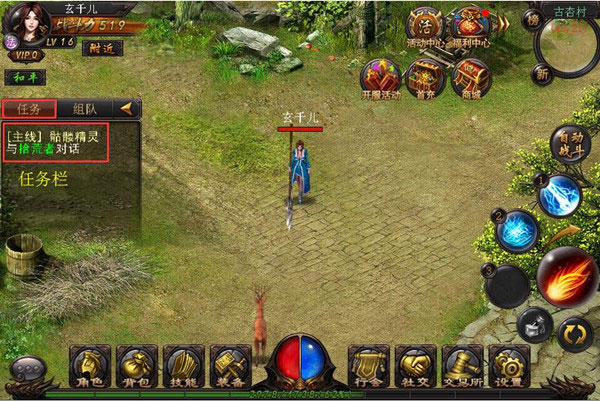Open the 行会 guild menu
This screenshot has width=600, height=401.
coord(368,367)
